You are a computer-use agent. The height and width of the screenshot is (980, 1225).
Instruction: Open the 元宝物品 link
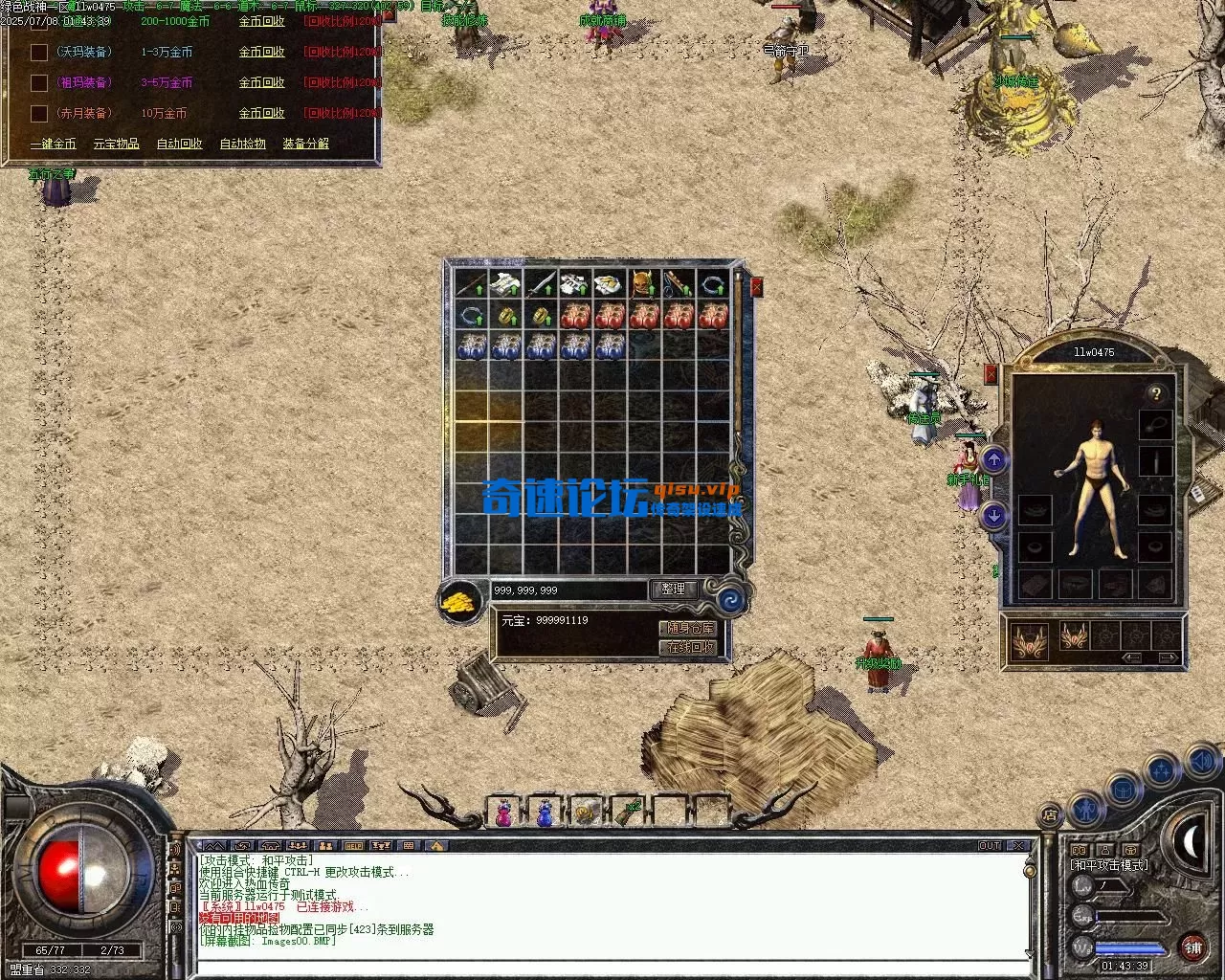click(x=116, y=144)
